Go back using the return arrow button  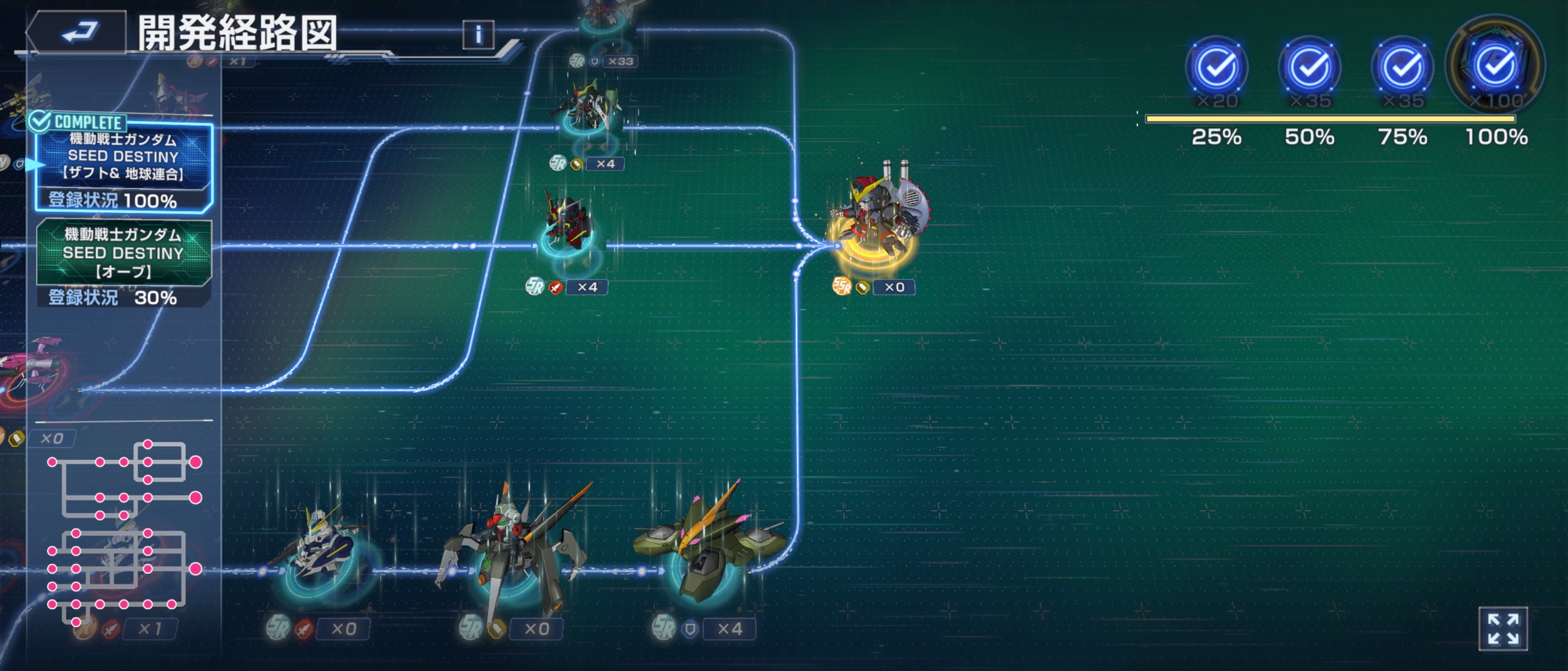pos(77,33)
